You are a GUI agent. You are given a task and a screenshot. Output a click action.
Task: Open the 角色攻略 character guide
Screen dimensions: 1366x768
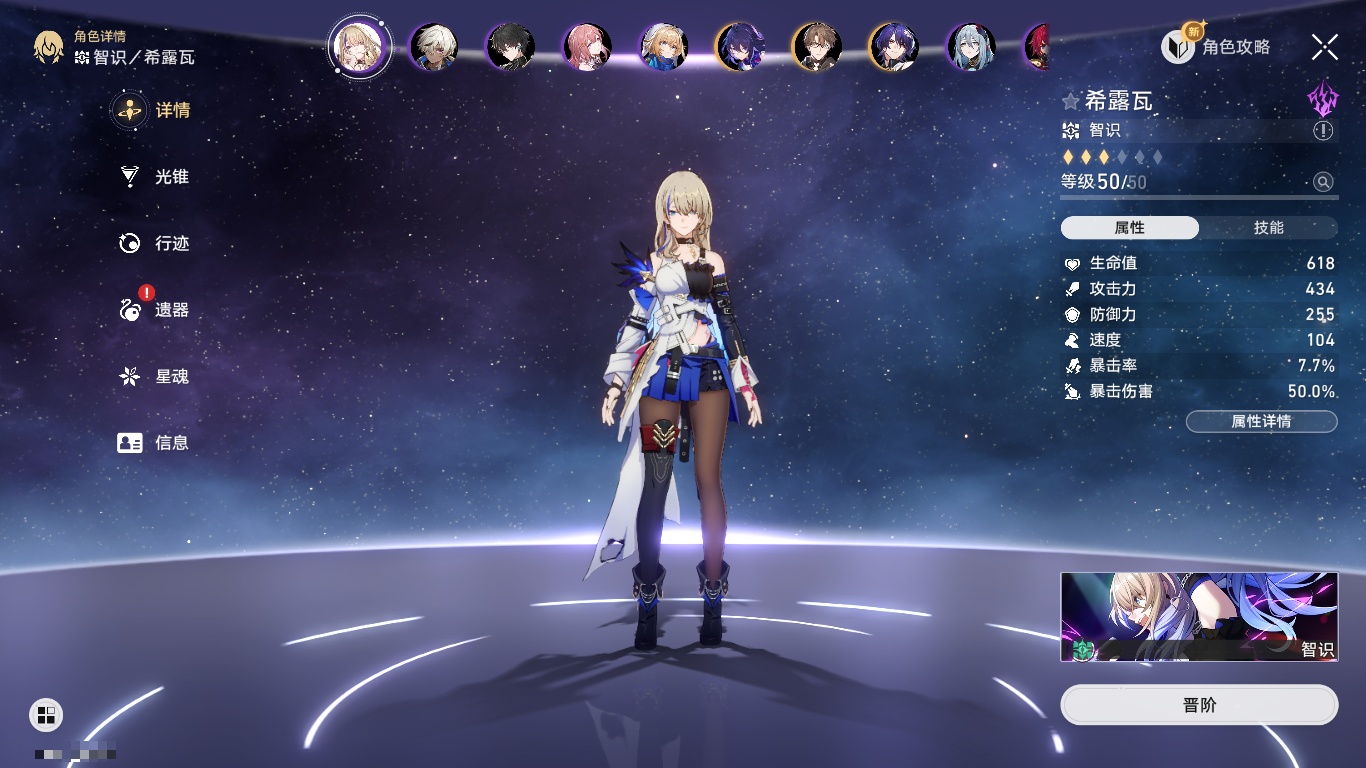point(1216,47)
